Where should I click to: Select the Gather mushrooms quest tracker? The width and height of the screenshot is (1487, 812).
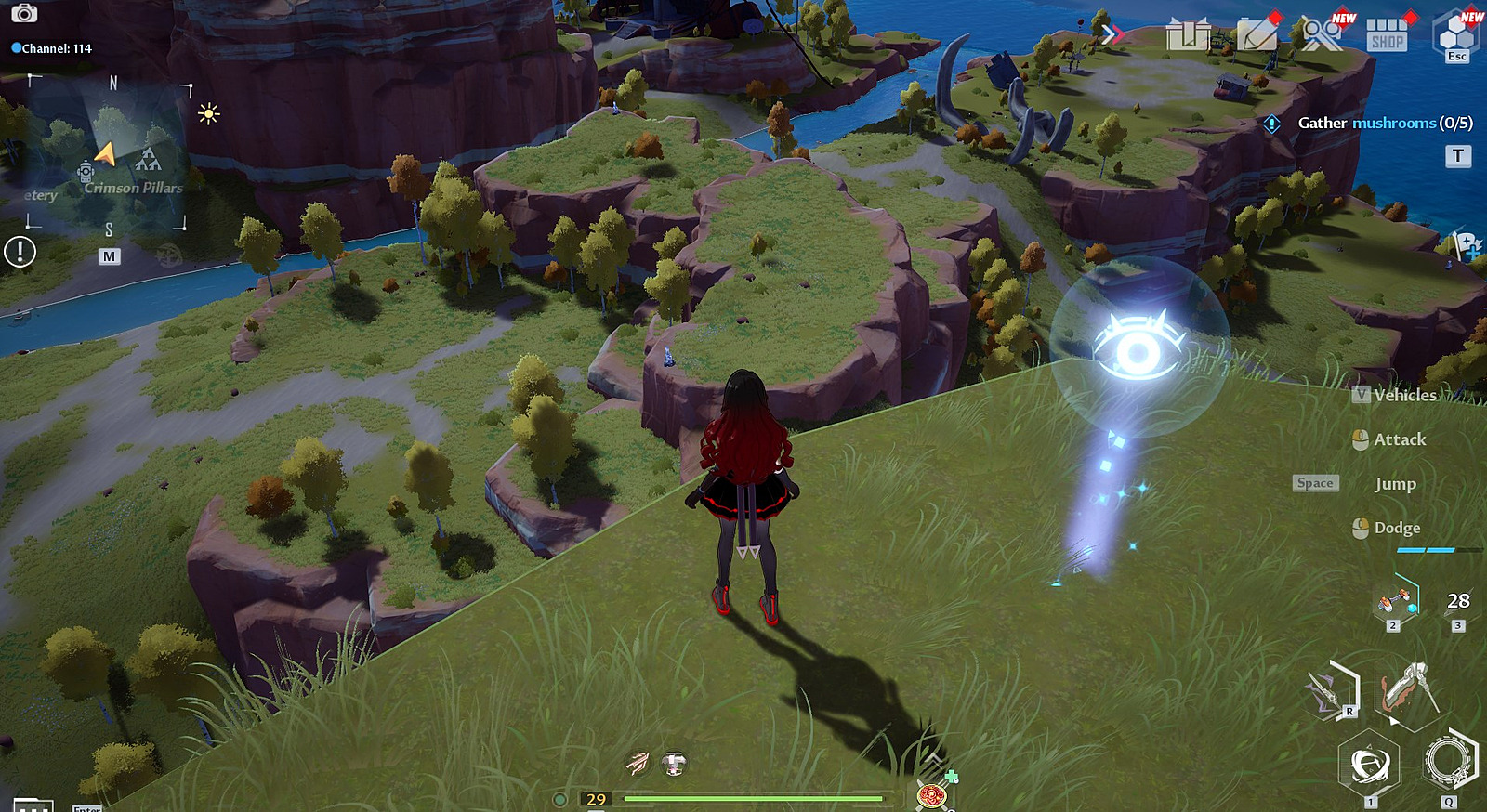tap(1384, 123)
